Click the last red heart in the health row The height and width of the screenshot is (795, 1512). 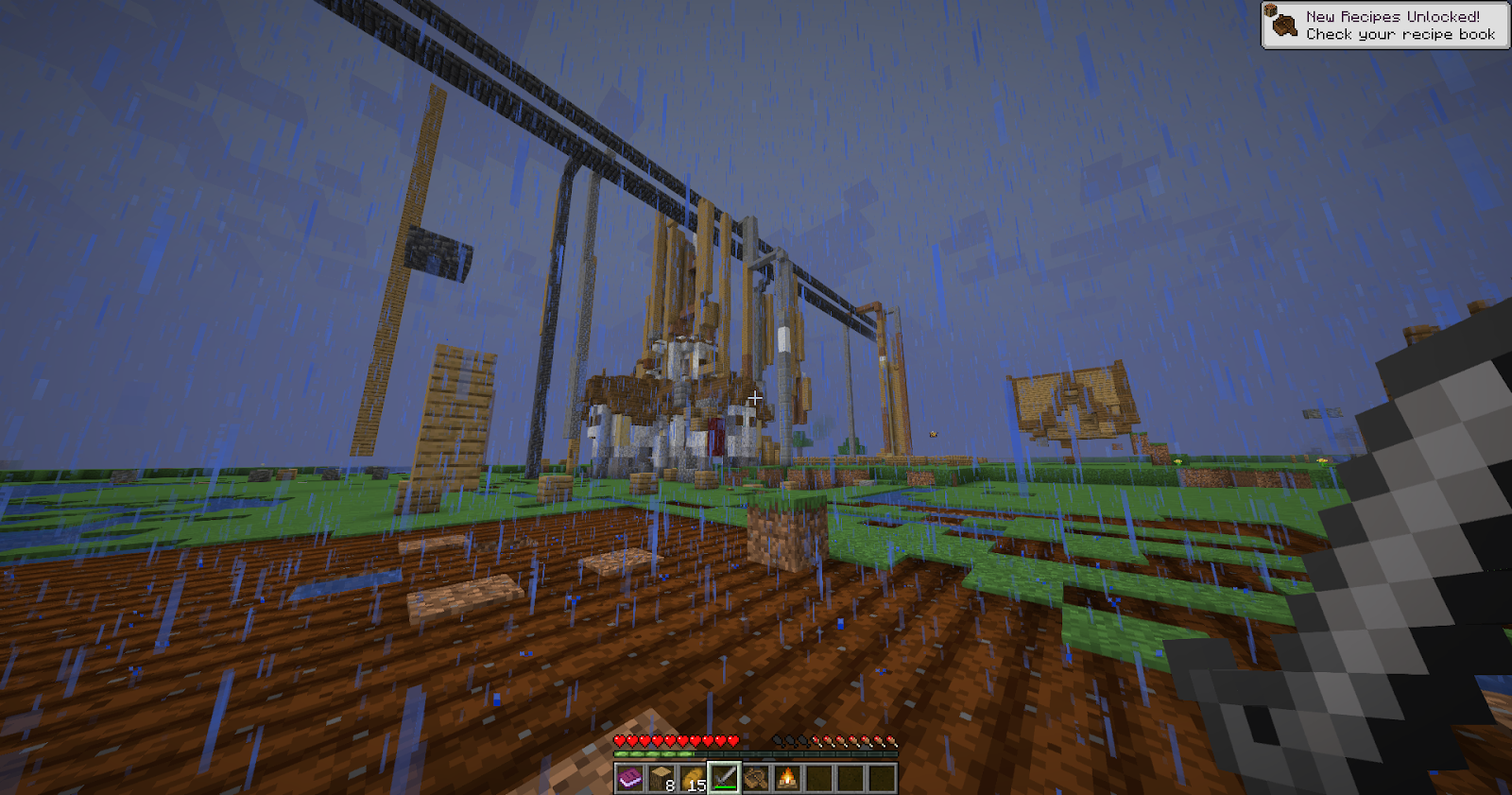(x=734, y=740)
